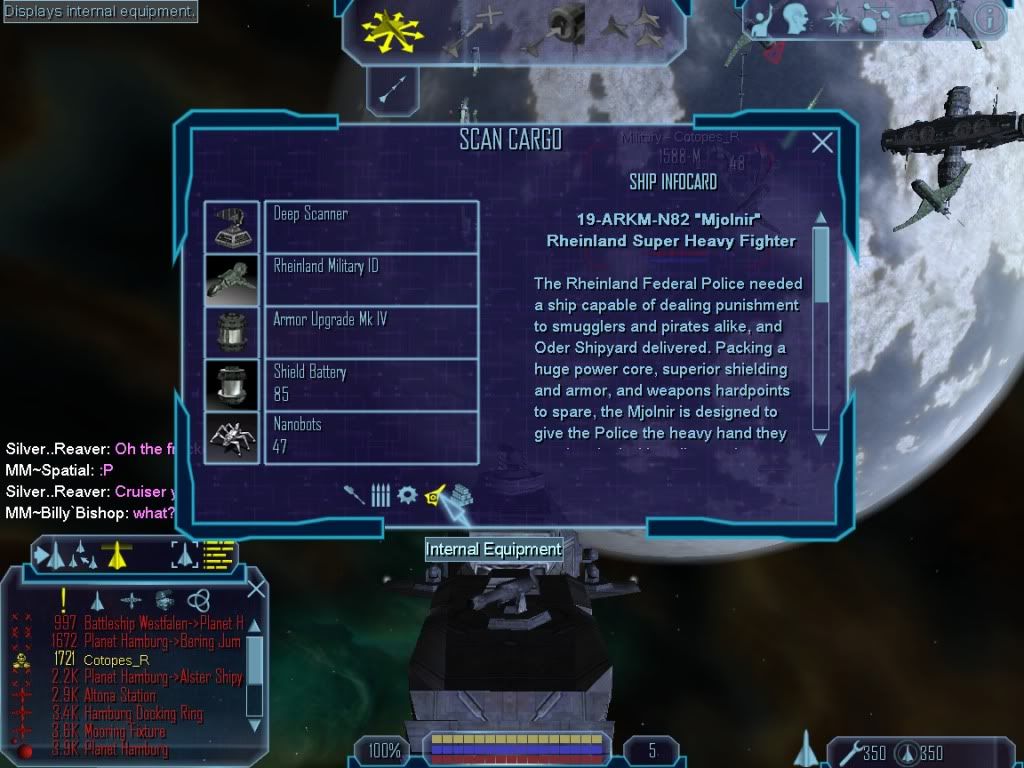Select the Shield Battery cargo row
The width and height of the screenshot is (1024, 768).
click(371, 385)
